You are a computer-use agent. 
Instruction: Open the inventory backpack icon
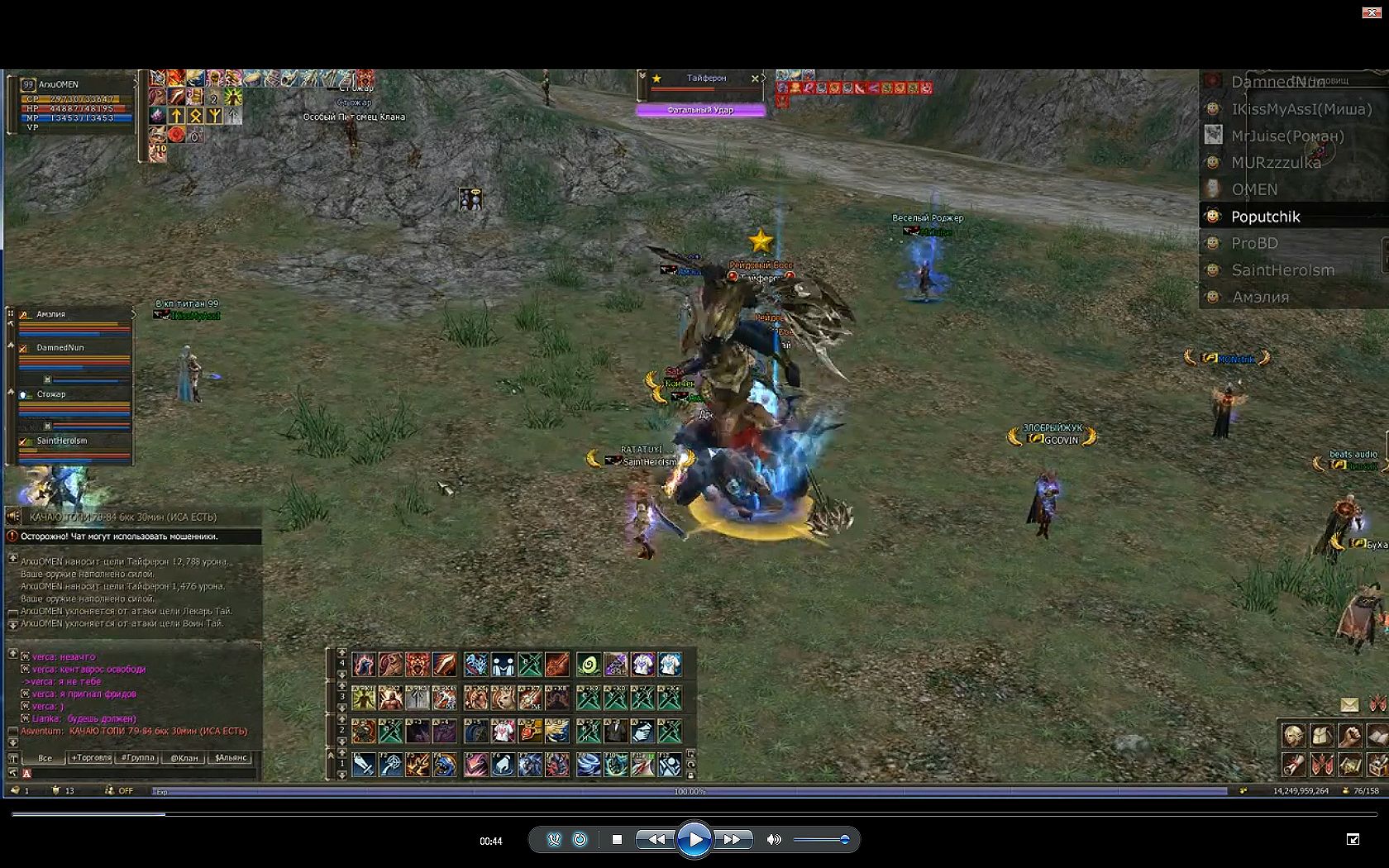1321,735
